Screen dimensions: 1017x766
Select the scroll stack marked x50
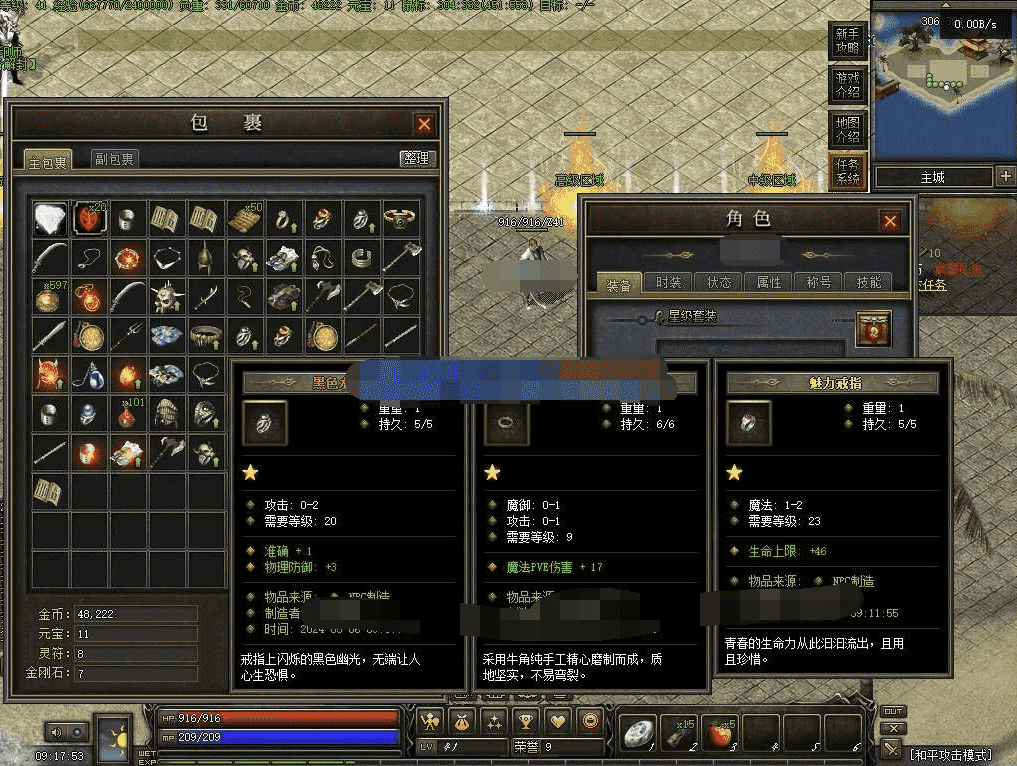[x=244, y=218]
